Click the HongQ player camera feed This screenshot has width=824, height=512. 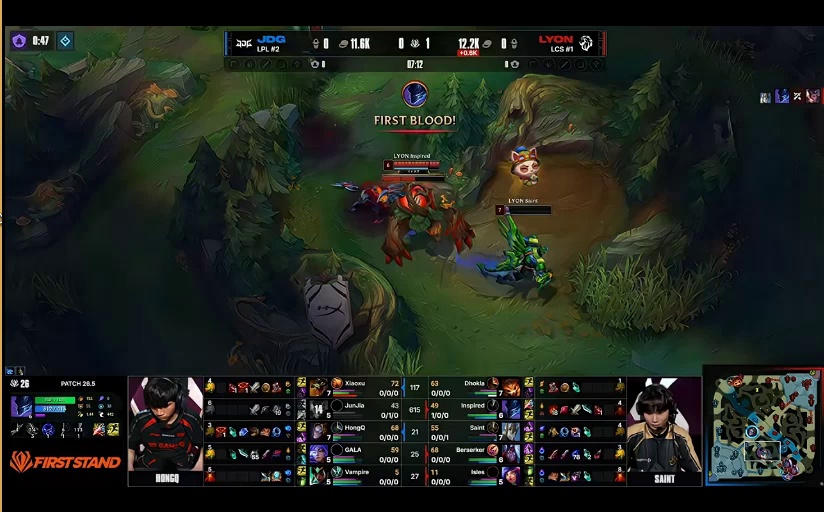(x=165, y=424)
